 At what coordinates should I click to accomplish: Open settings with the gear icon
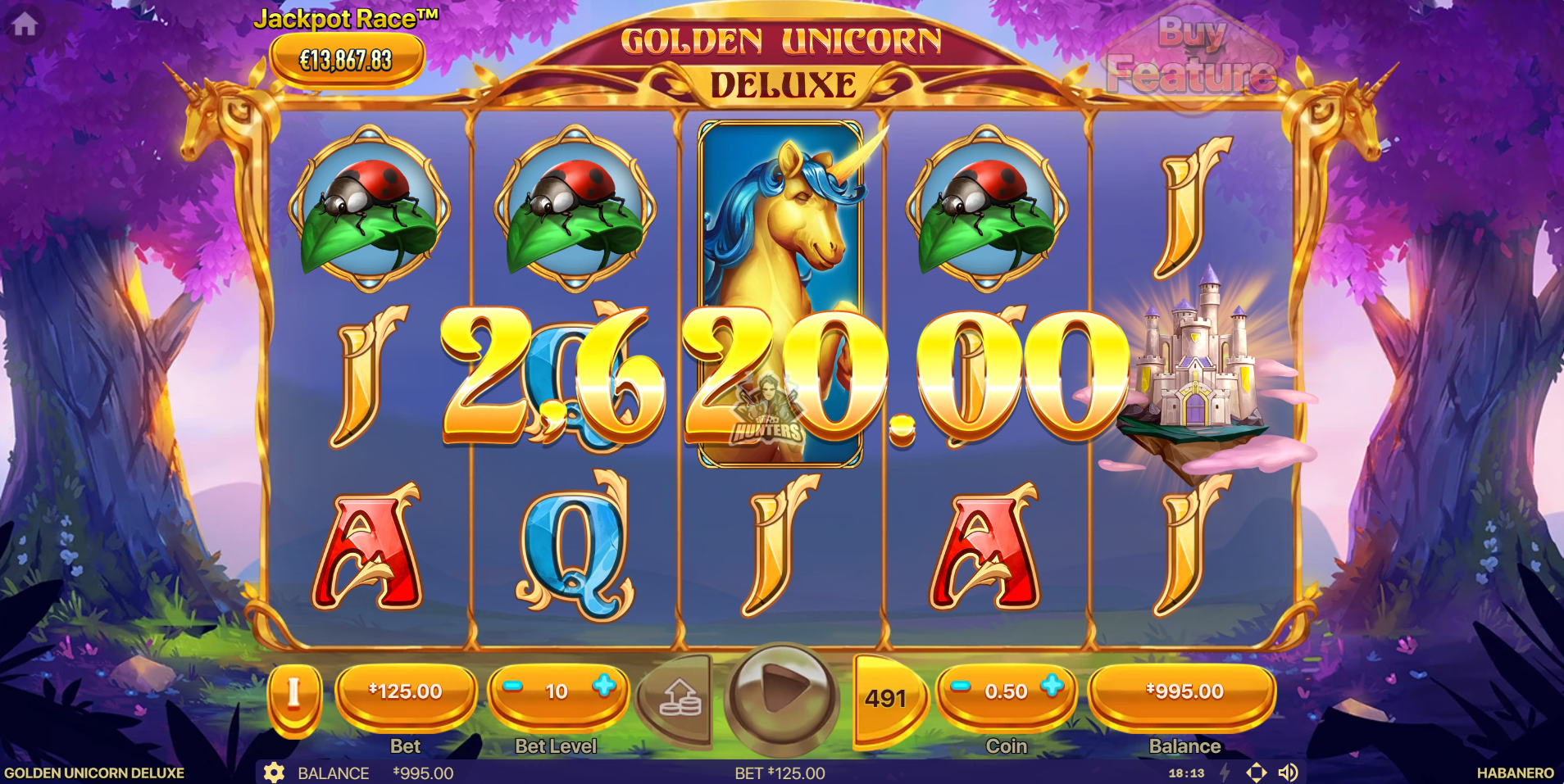pos(274,773)
